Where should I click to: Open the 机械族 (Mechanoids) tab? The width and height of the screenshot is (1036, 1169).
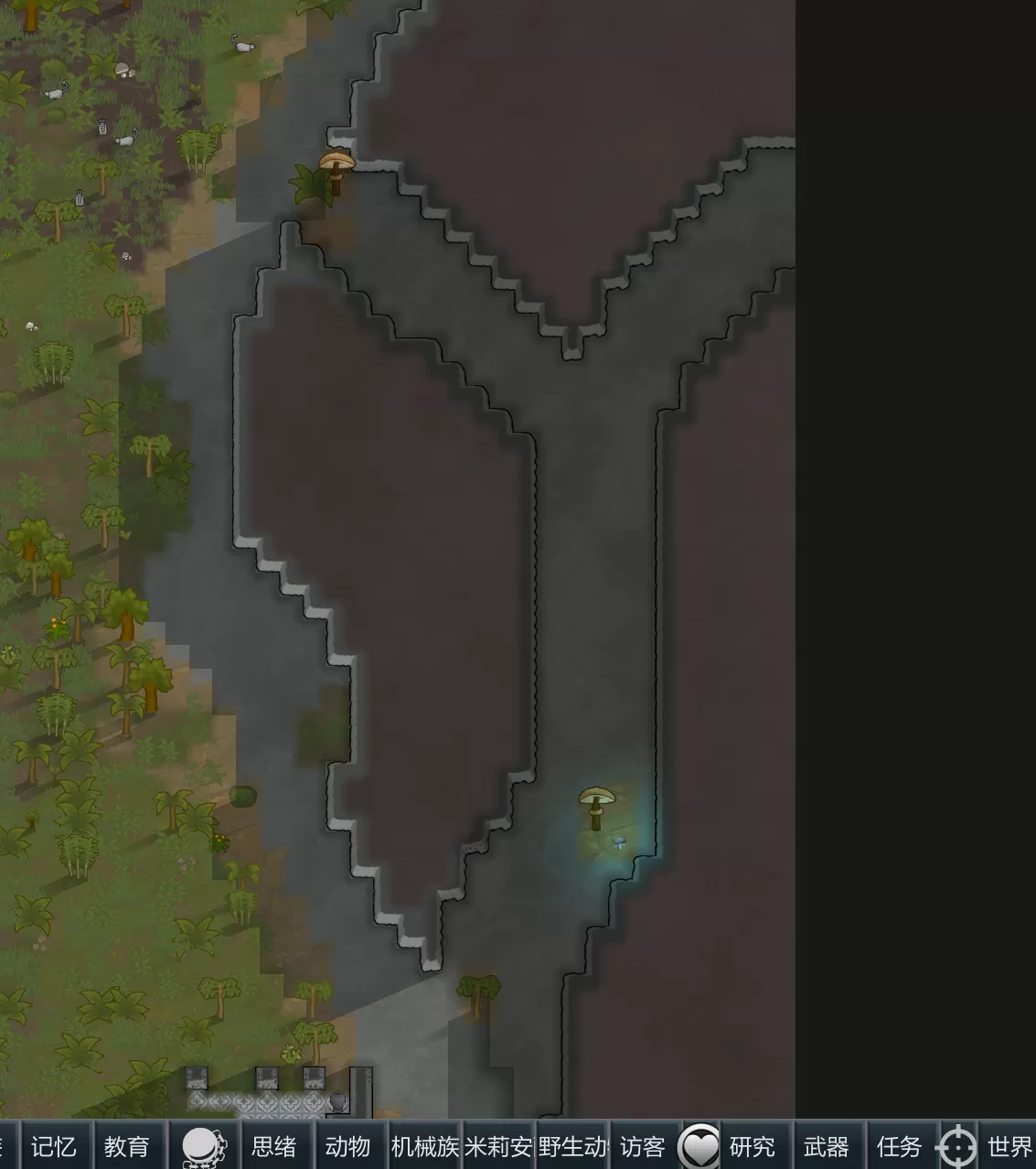point(424,1146)
